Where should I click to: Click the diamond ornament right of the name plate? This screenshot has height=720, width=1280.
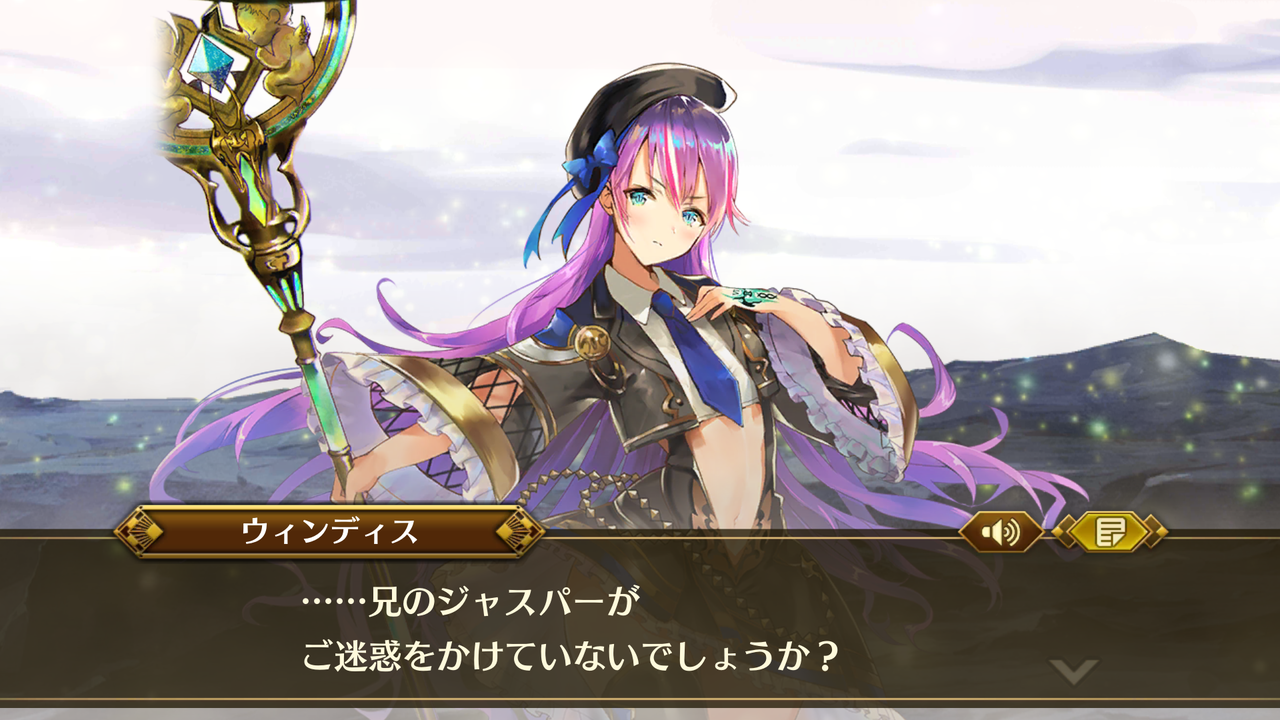point(521,533)
